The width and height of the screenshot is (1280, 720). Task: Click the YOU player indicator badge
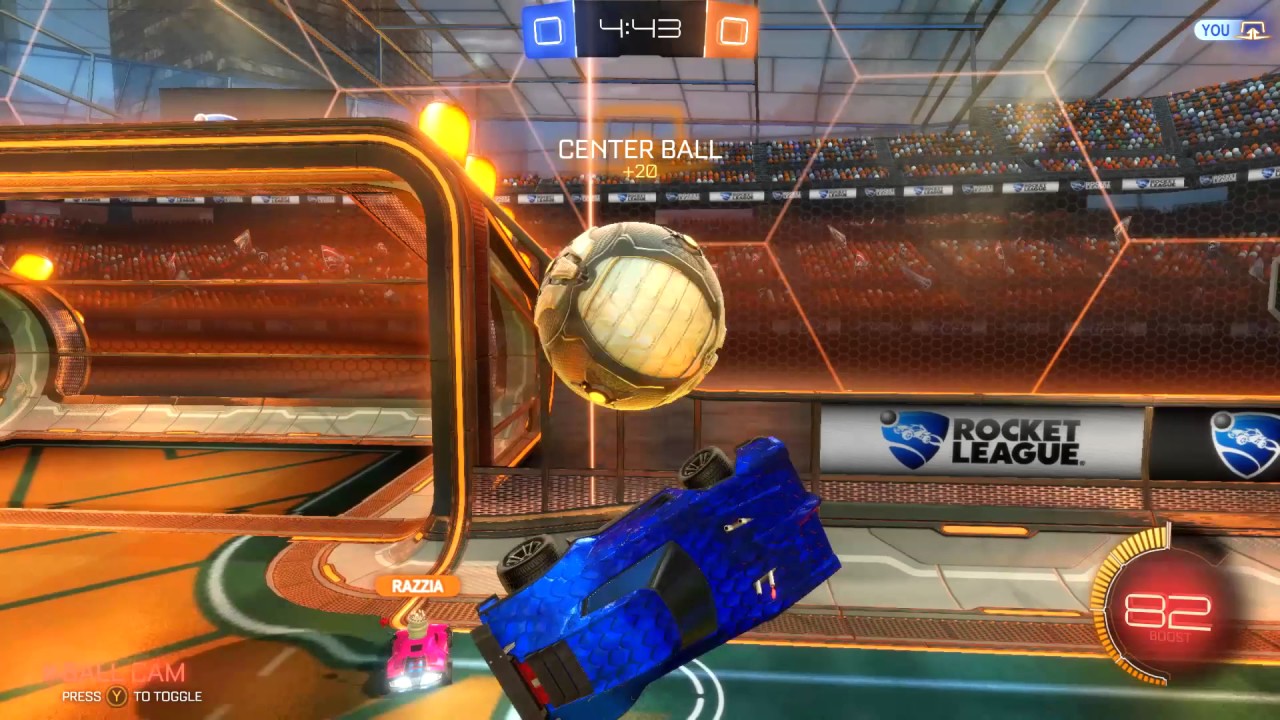[1231, 30]
